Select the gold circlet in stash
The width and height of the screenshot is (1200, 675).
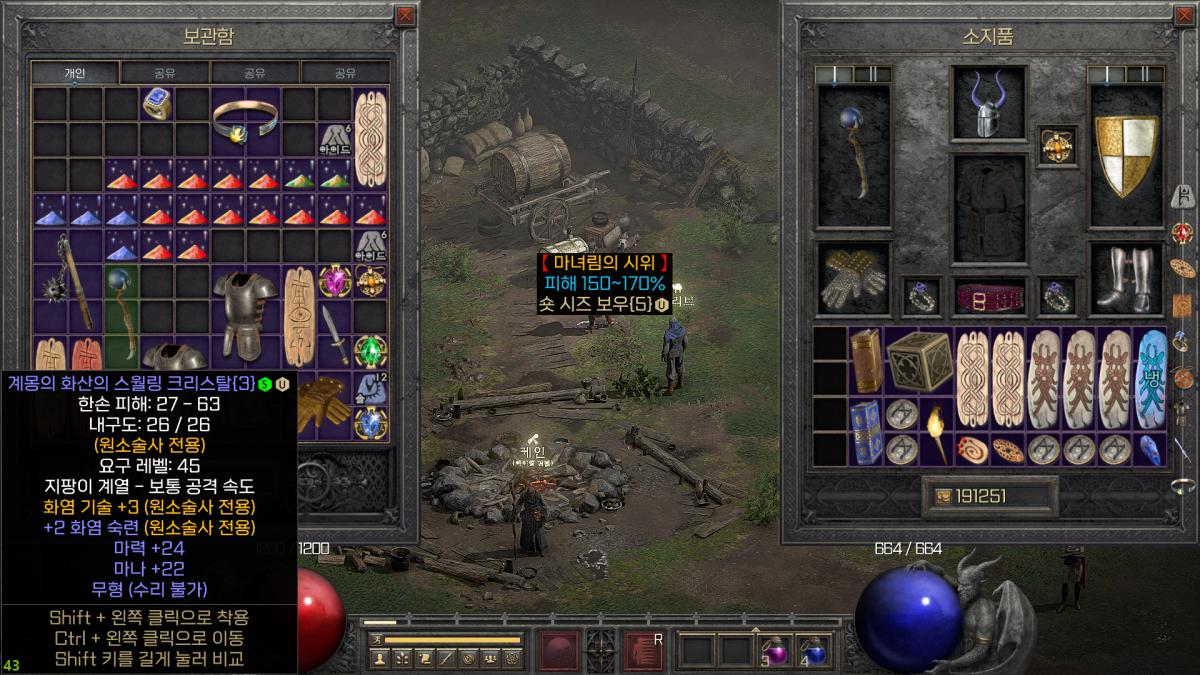(246, 121)
